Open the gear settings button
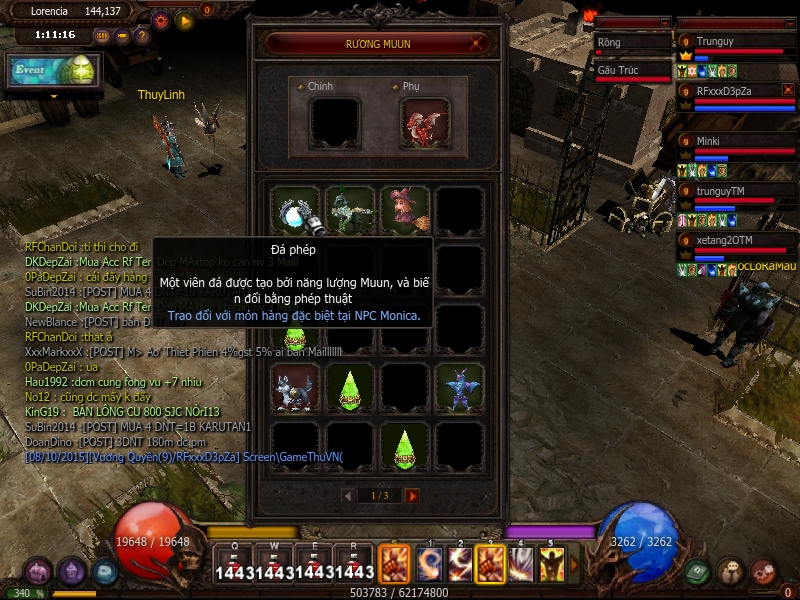This screenshot has width=800, height=600. tap(160, 20)
